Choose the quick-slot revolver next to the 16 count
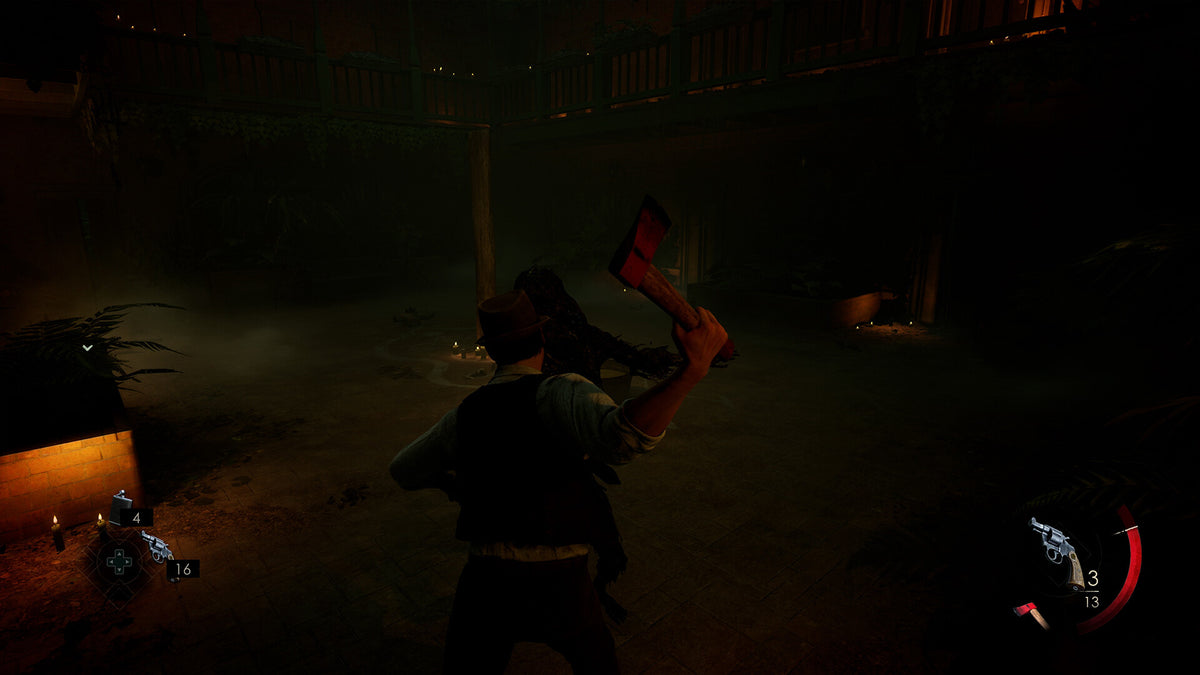This screenshot has height=675, width=1200. (x=156, y=546)
